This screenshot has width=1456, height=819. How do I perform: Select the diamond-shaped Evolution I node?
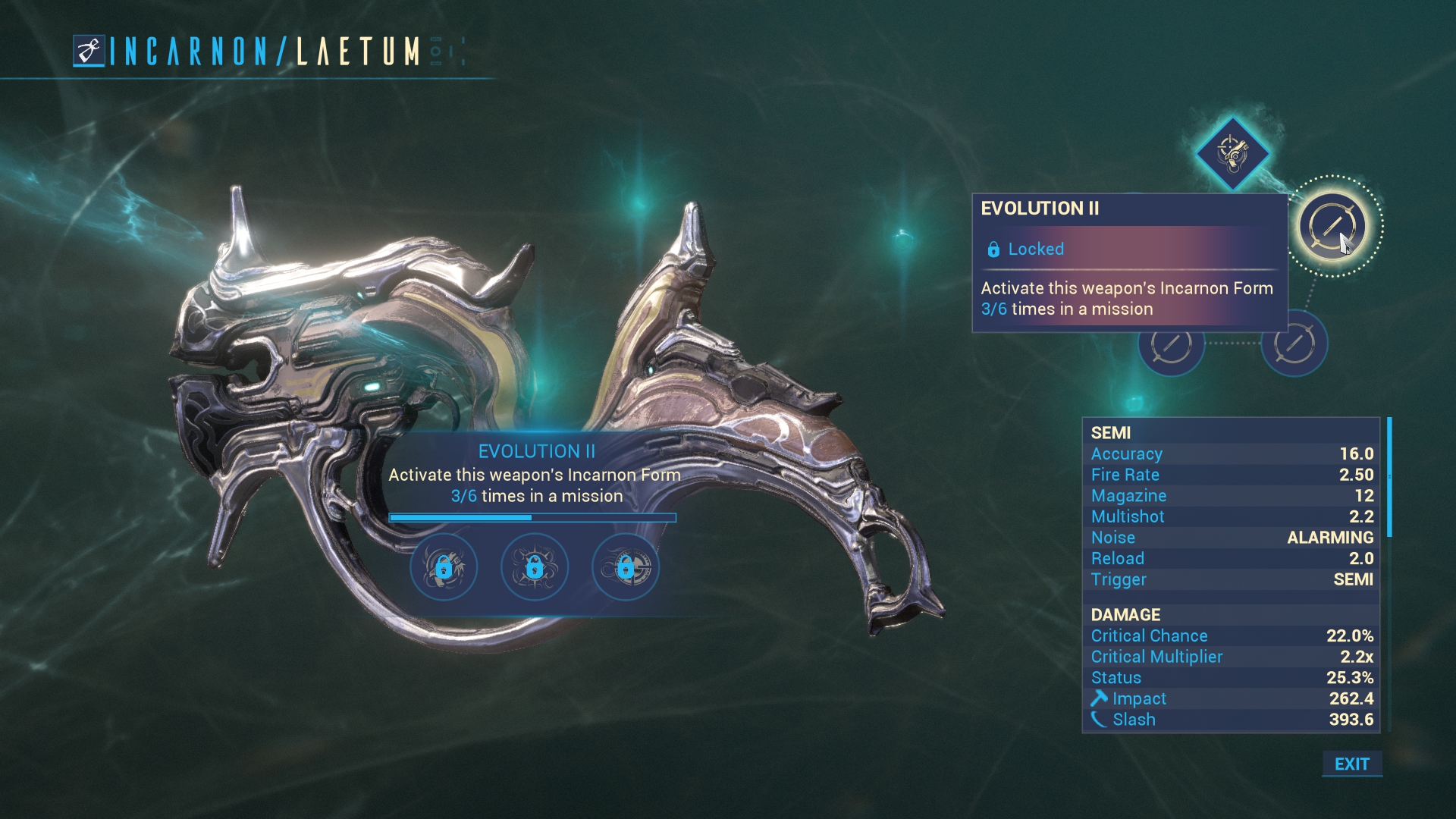click(x=1232, y=154)
